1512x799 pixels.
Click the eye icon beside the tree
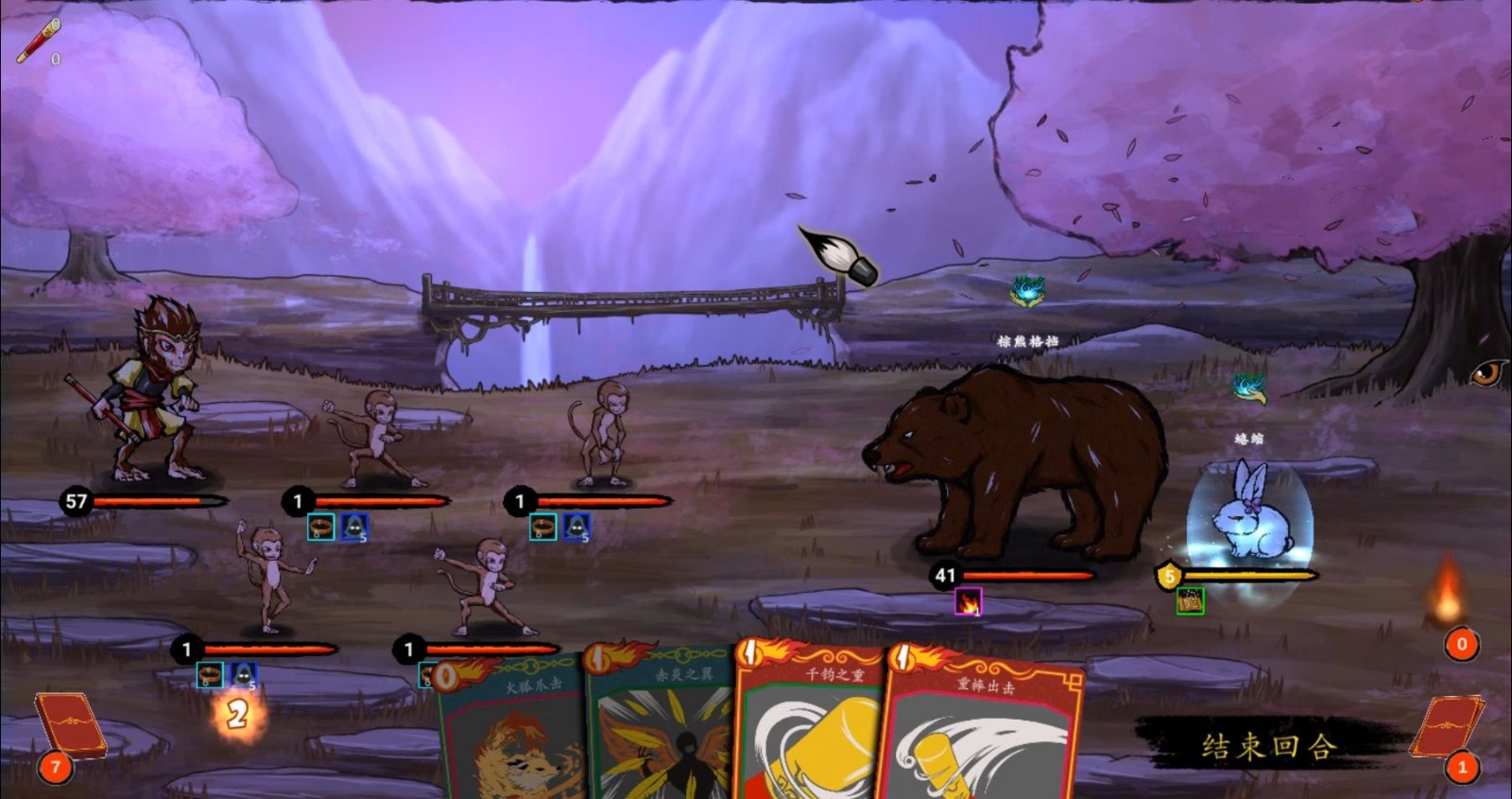click(x=1486, y=373)
